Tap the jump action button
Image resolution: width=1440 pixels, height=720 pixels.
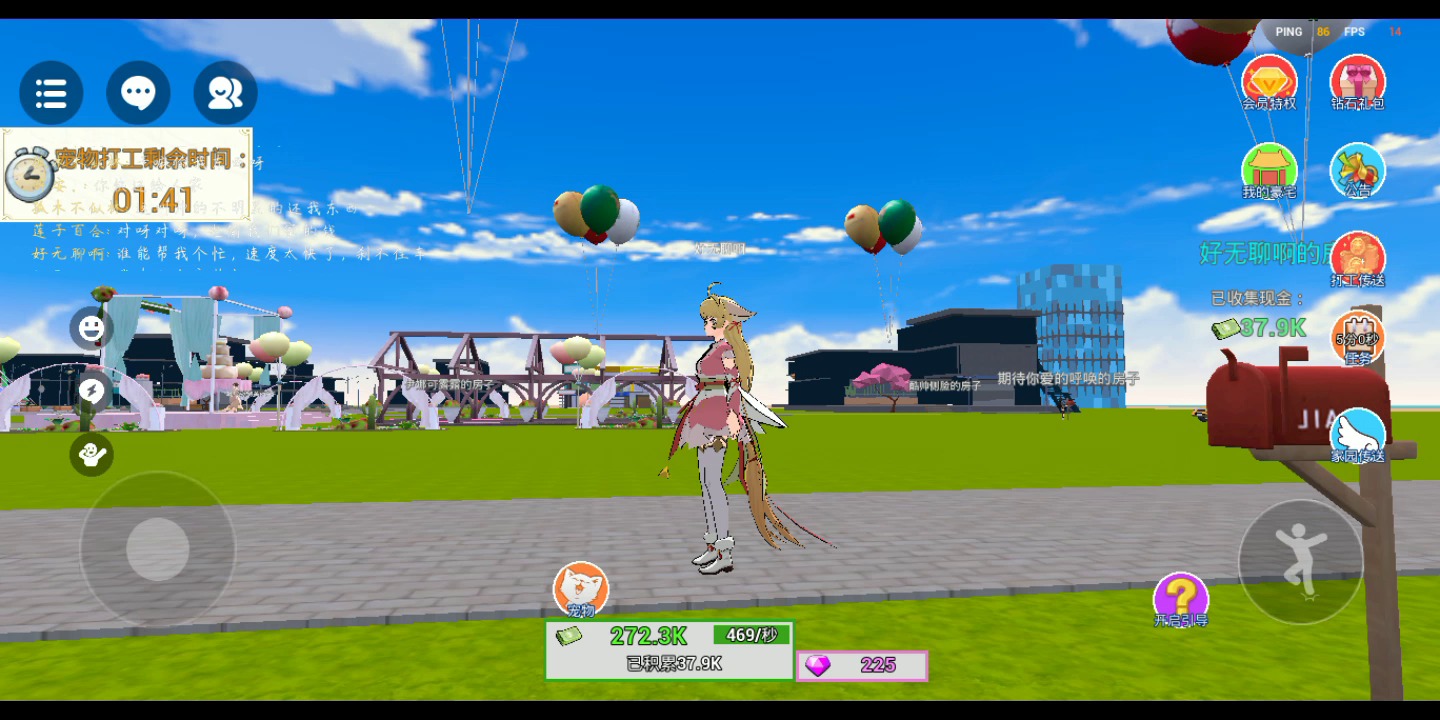coord(1301,562)
